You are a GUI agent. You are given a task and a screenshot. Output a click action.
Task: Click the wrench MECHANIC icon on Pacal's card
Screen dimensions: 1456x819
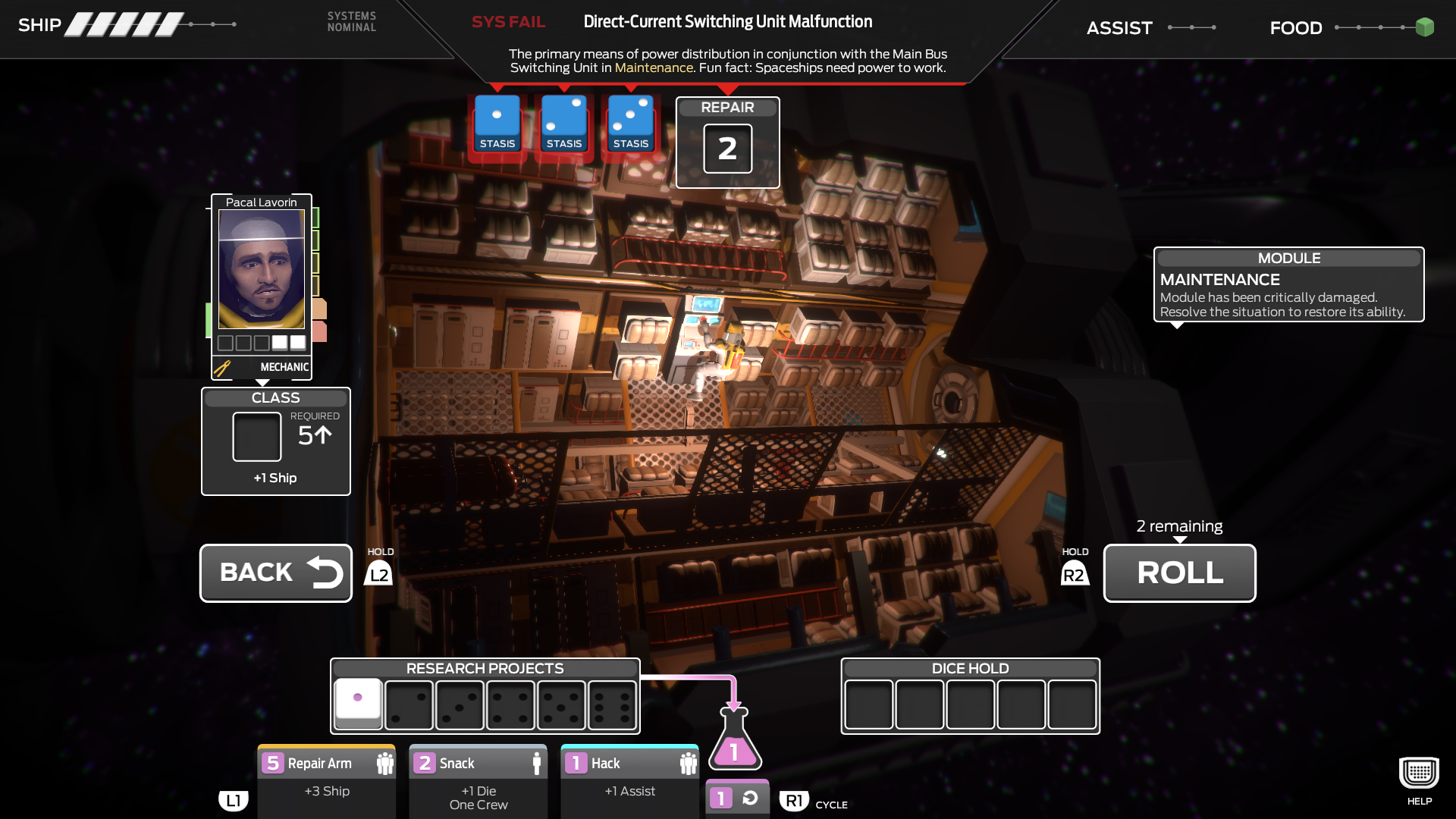[222, 367]
